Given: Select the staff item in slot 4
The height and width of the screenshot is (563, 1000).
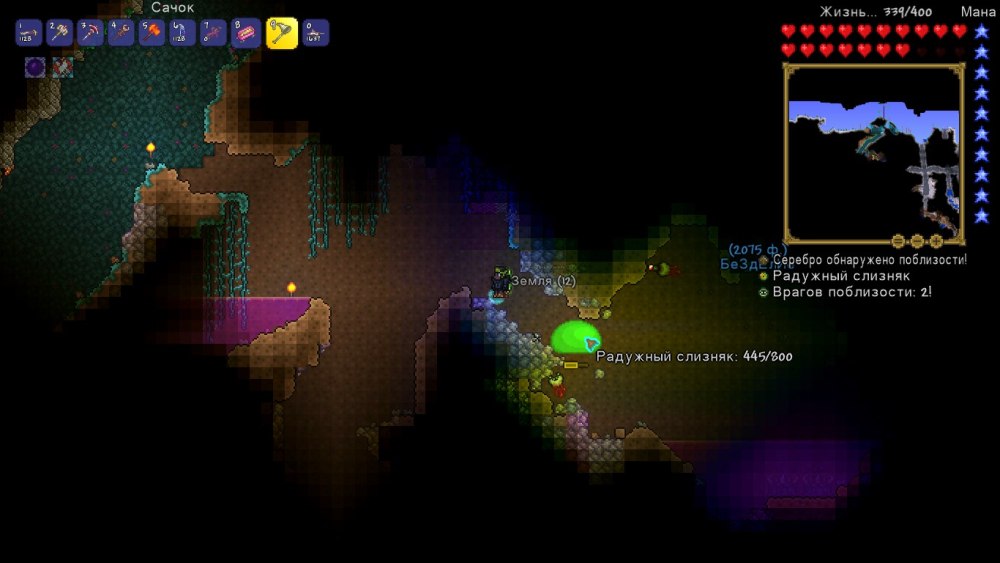Looking at the screenshot, I should tap(122, 33).
